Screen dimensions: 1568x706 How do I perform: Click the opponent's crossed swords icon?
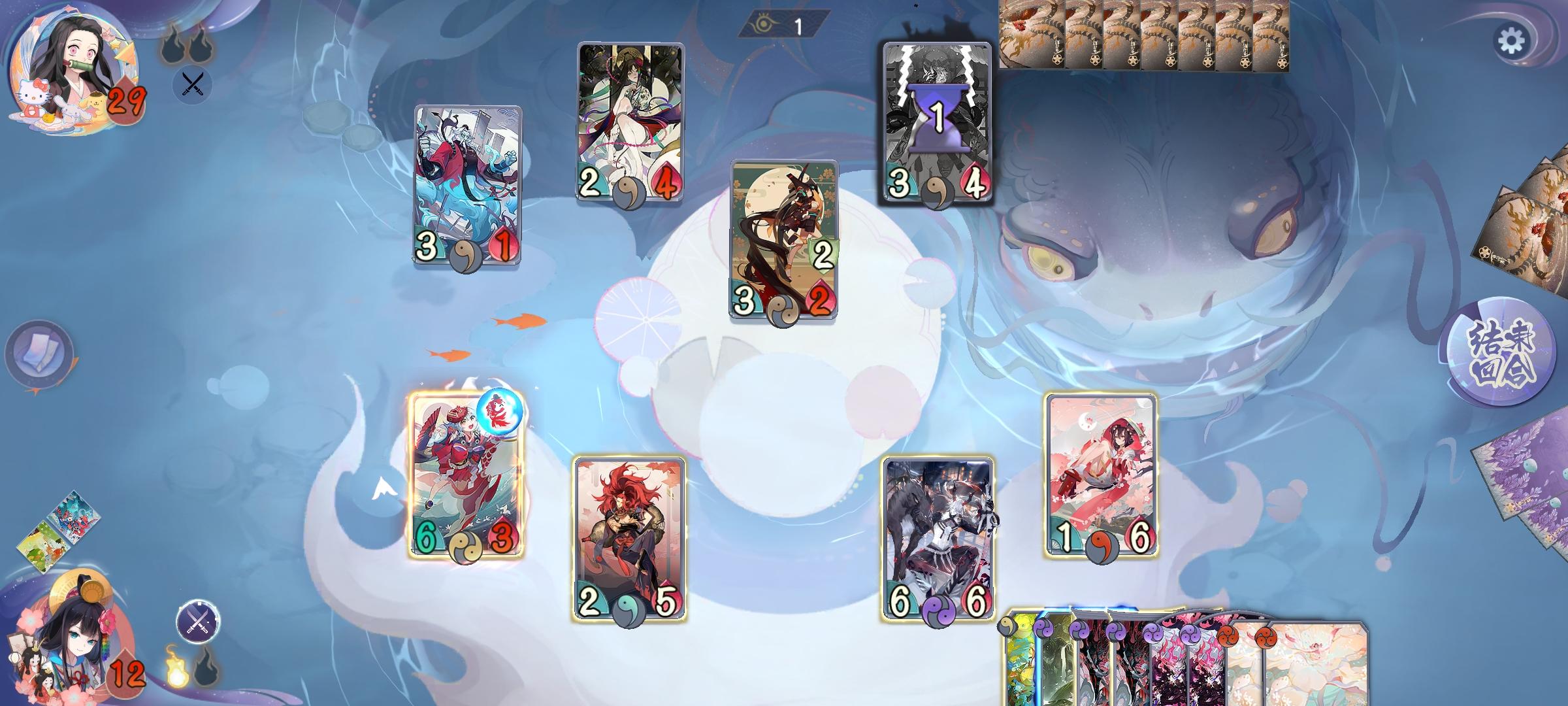point(194,84)
